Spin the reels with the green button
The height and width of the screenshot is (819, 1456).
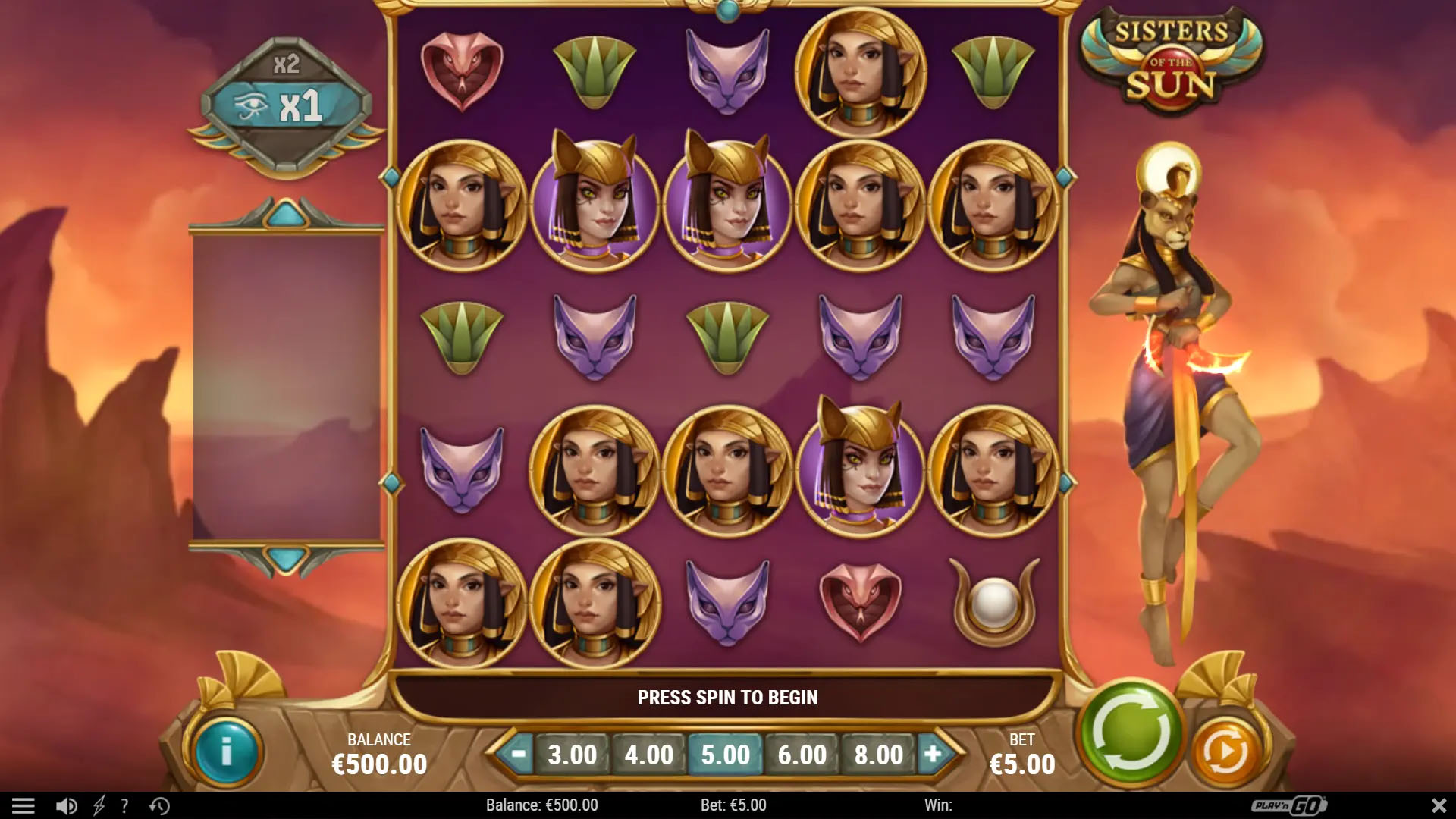pos(1131,733)
